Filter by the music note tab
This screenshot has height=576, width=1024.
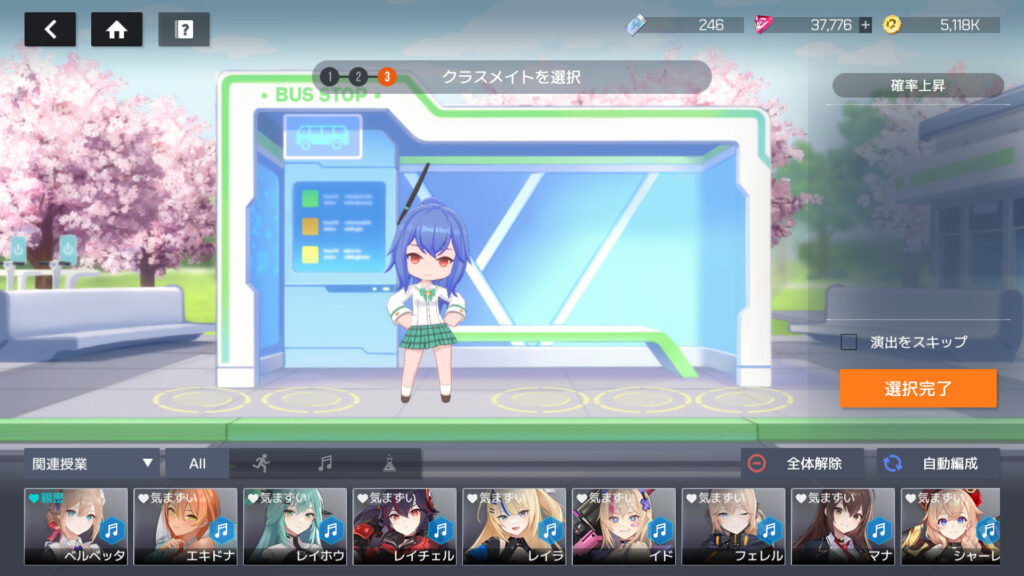point(324,463)
